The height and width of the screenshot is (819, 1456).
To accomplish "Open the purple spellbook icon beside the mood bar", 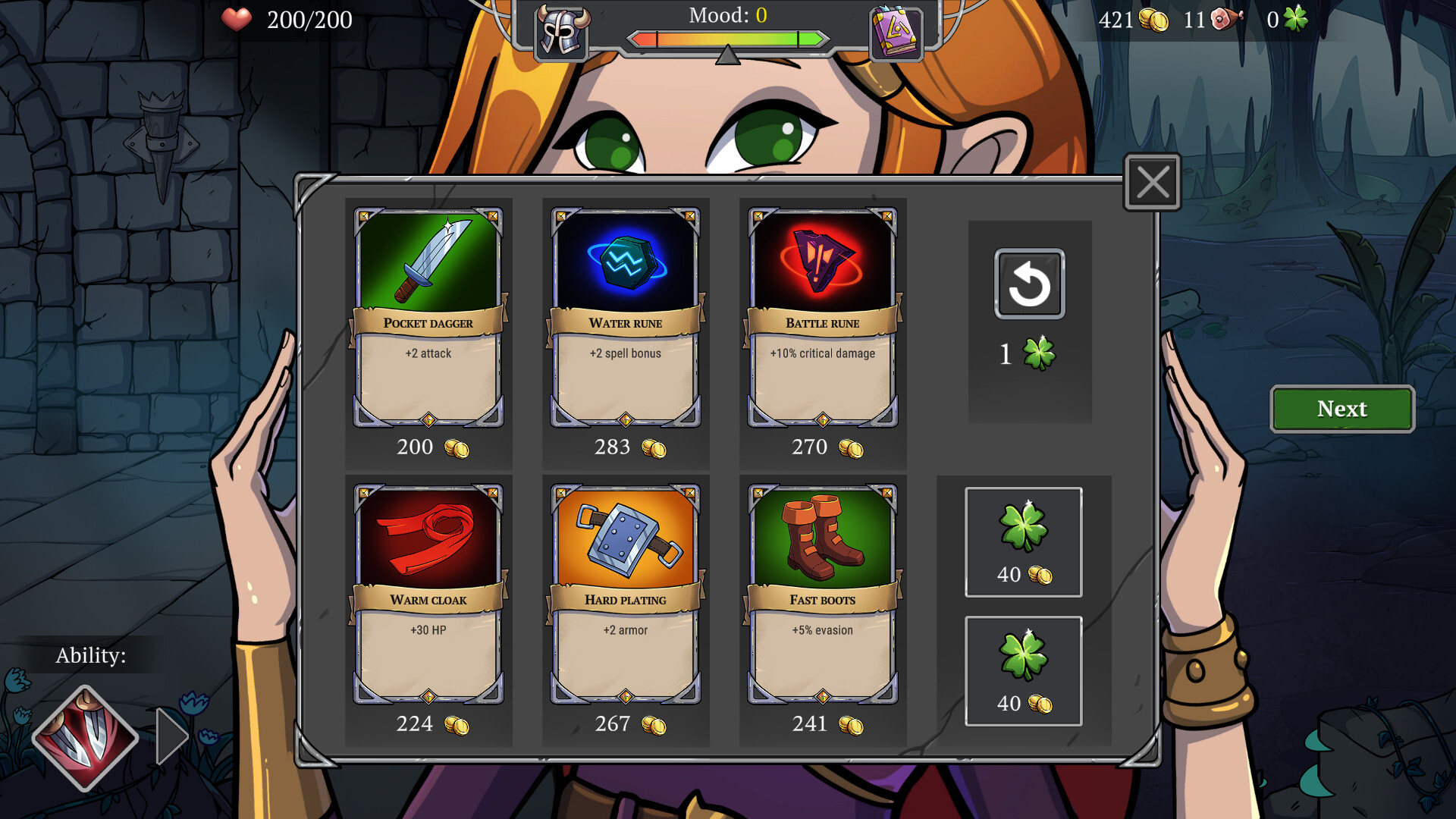I will [896, 33].
